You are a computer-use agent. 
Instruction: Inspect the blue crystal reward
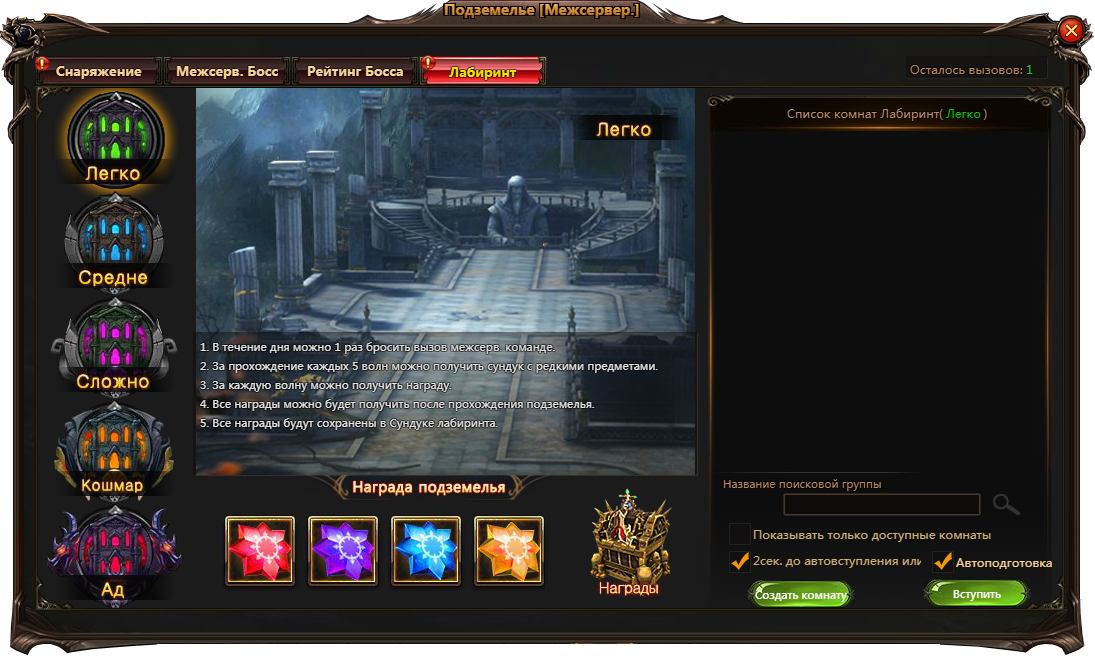coord(426,550)
